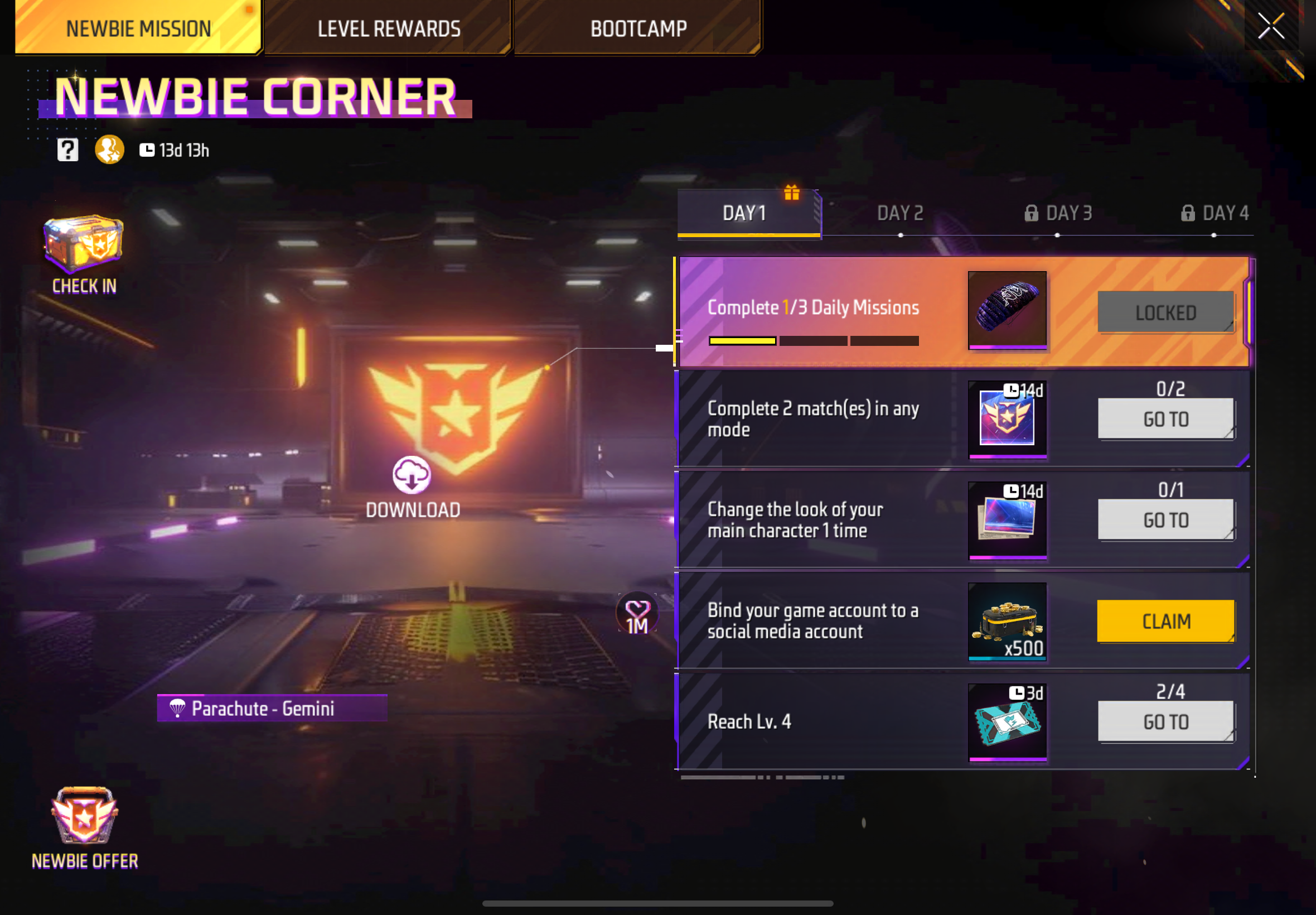The height and width of the screenshot is (915, 1316).
Task: Click the Download cloud icon
Action: 413,475
